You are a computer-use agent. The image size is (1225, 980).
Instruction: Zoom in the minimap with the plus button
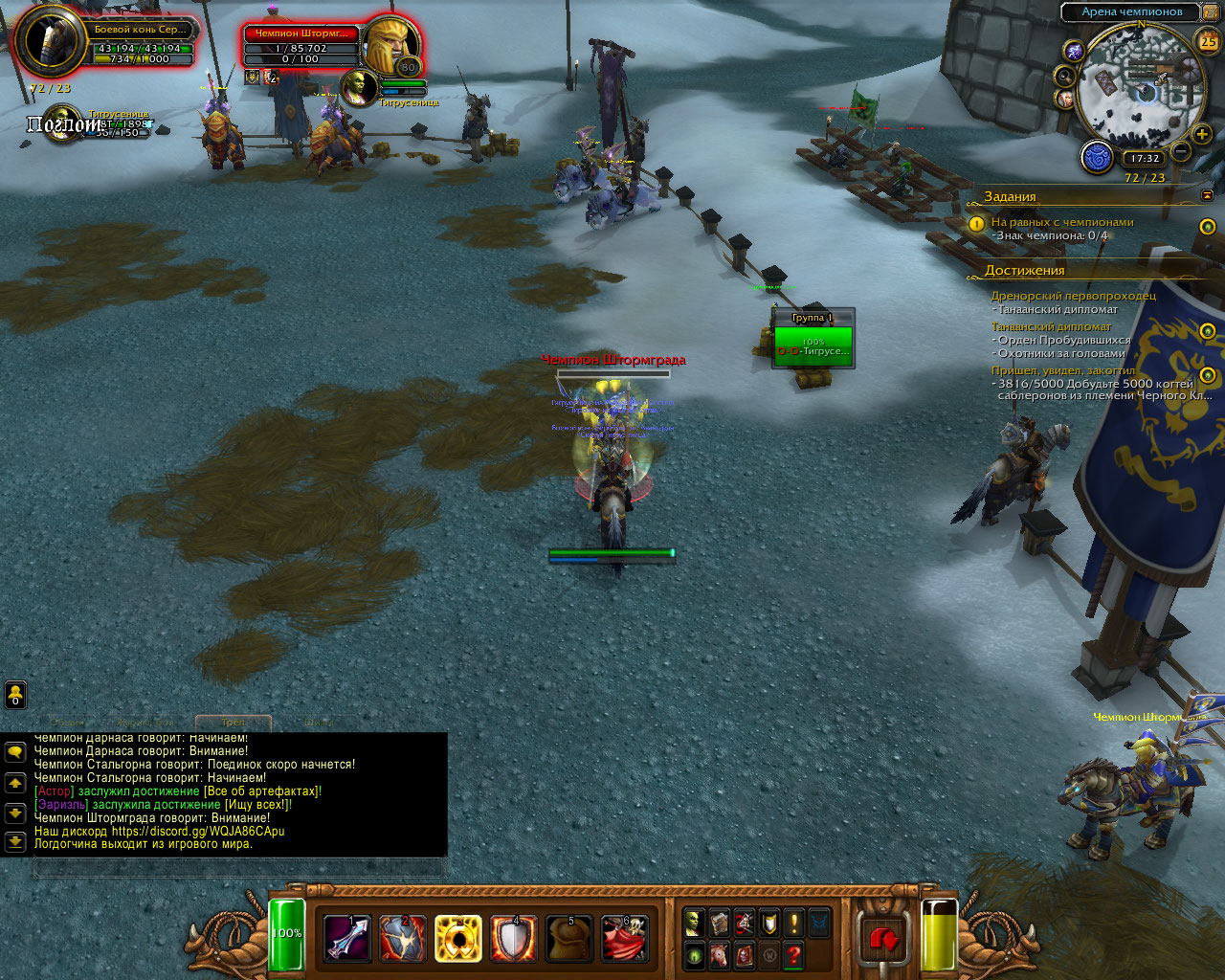(x=1203, y=135)
